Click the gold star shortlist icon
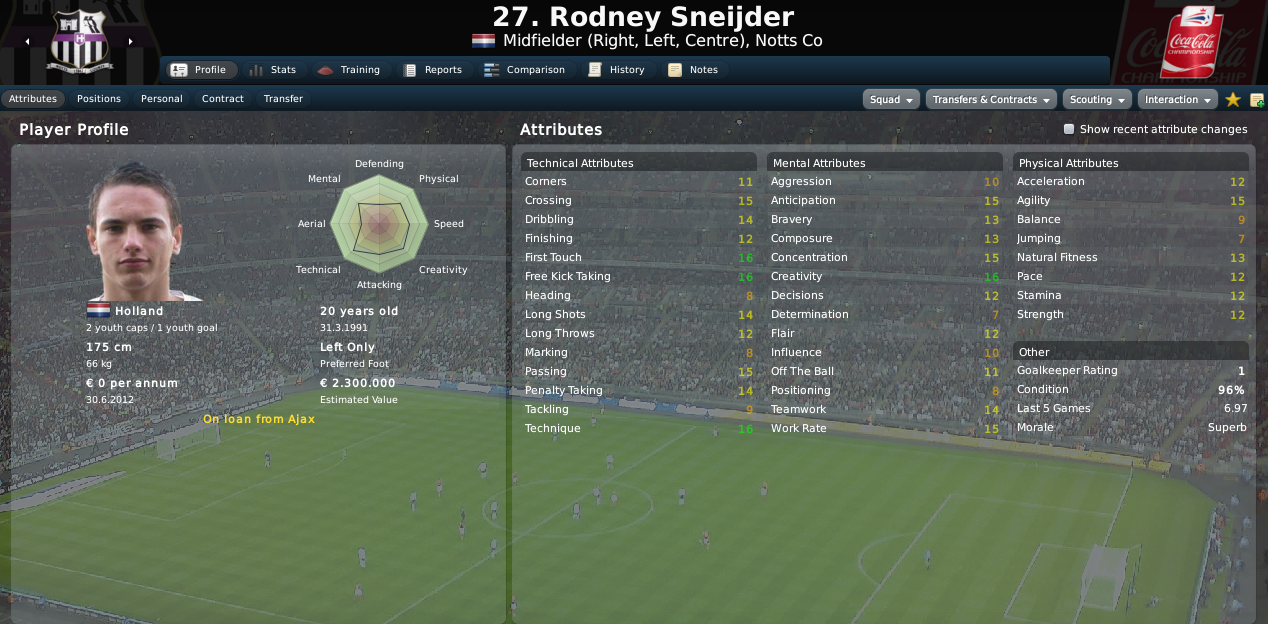 point(1233,100)
